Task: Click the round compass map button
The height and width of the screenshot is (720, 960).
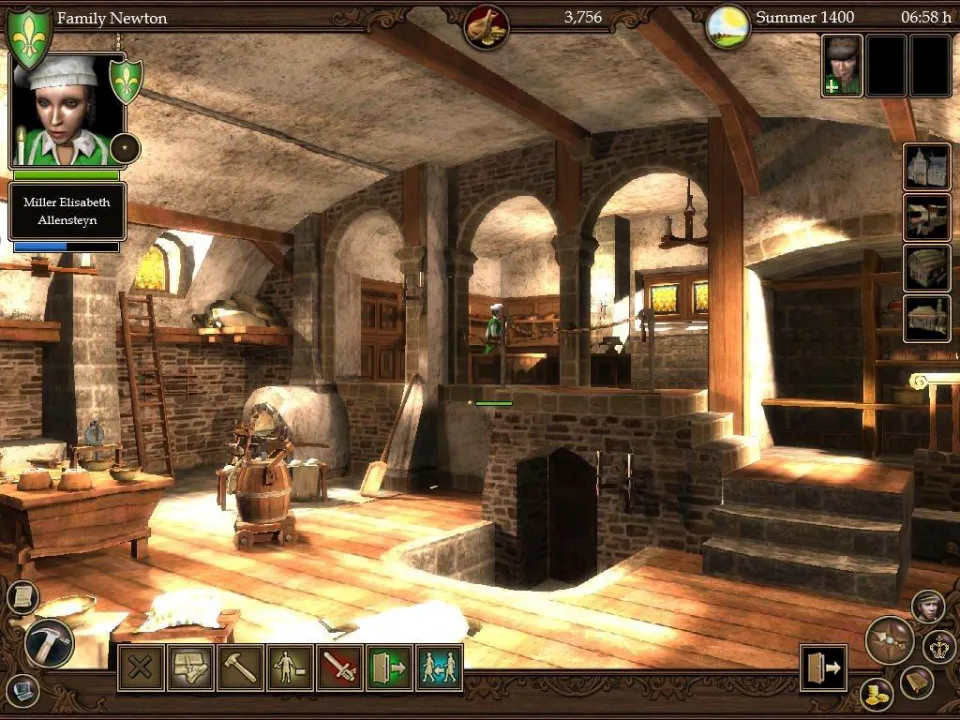Action: (889, 640)
